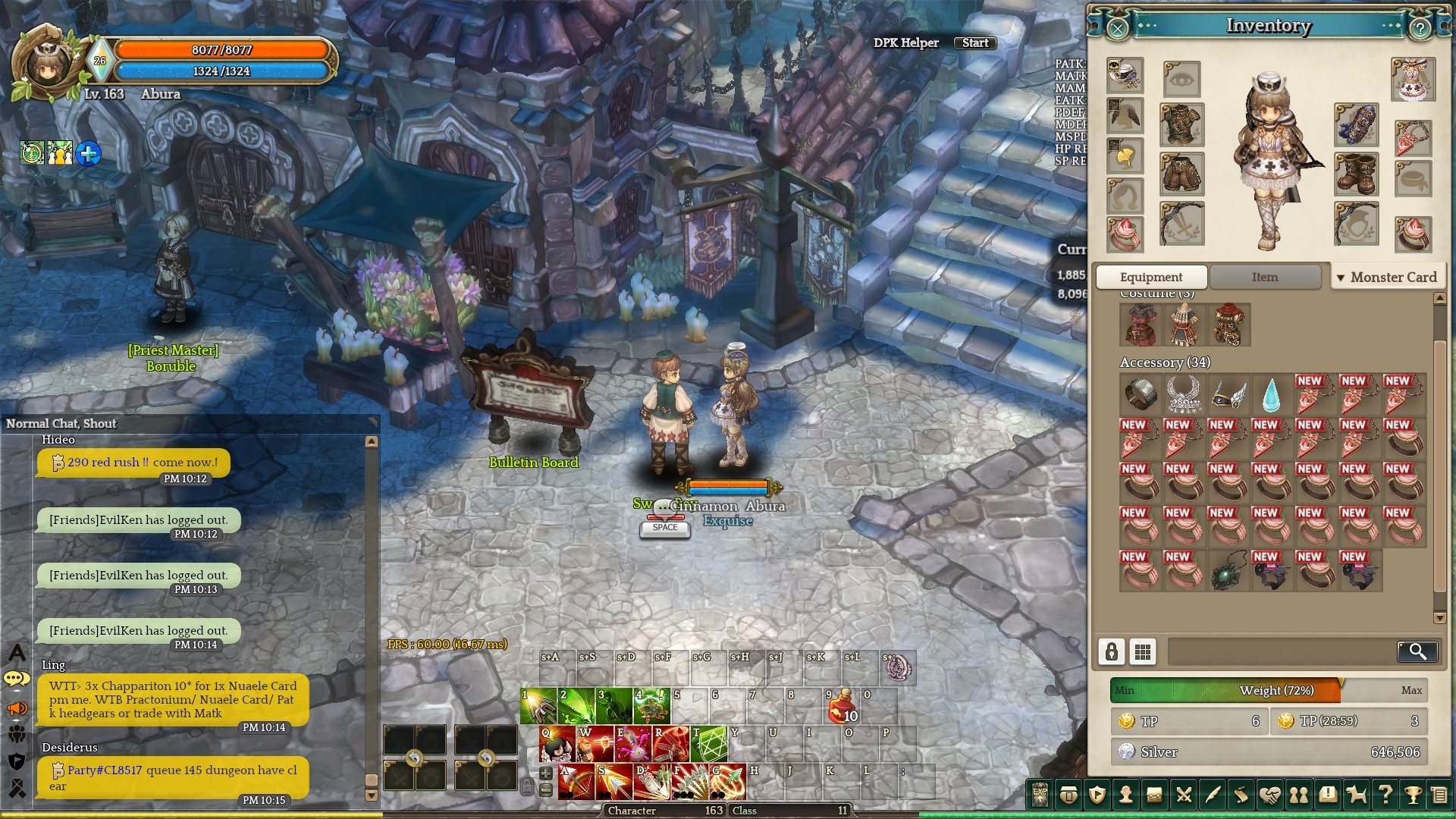Select the equipped brown boots slot
The height and width of the screenshot is (819, 1456).
1356,174
